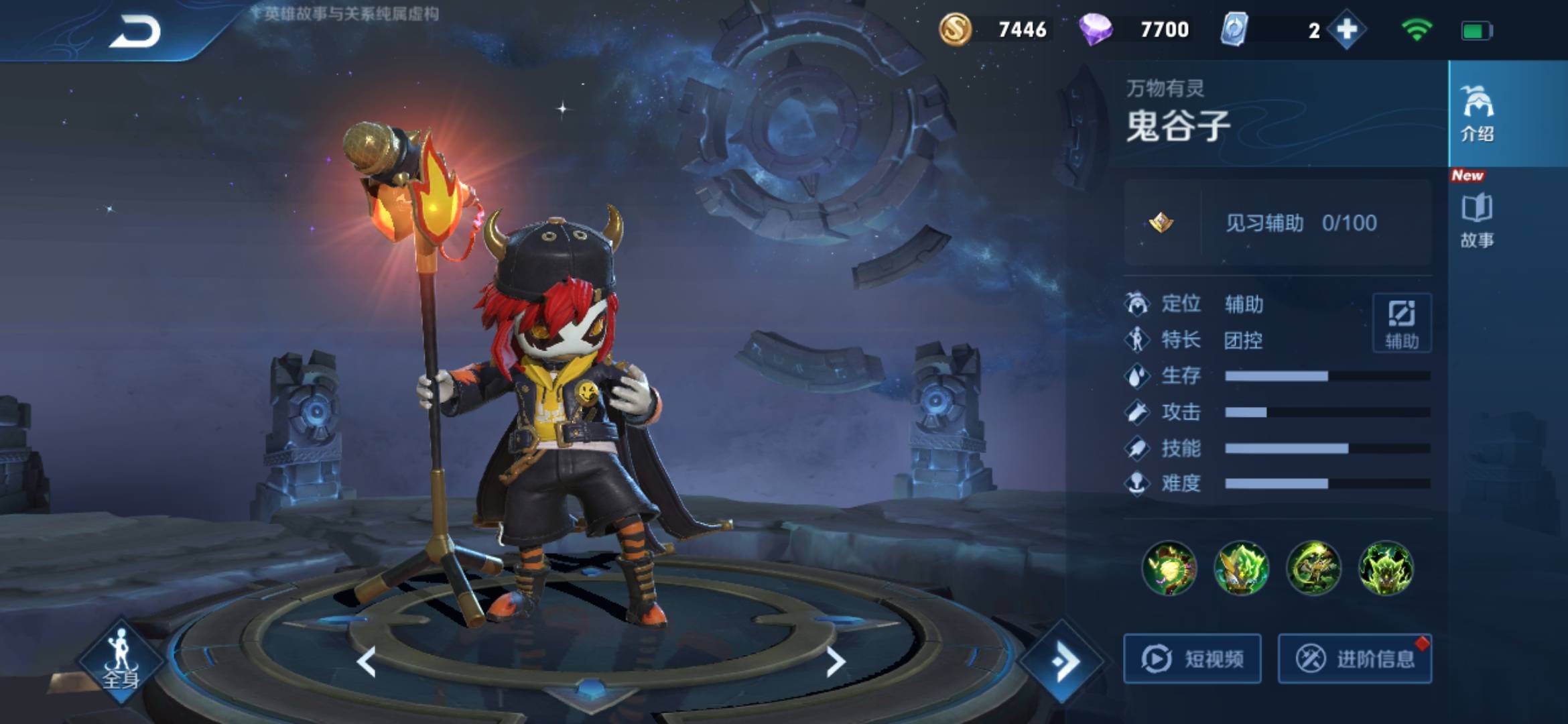Collapse the info panel with diamond arrow
The width and height of the screenshot is (1568, 724).
tap(1063, 662)
